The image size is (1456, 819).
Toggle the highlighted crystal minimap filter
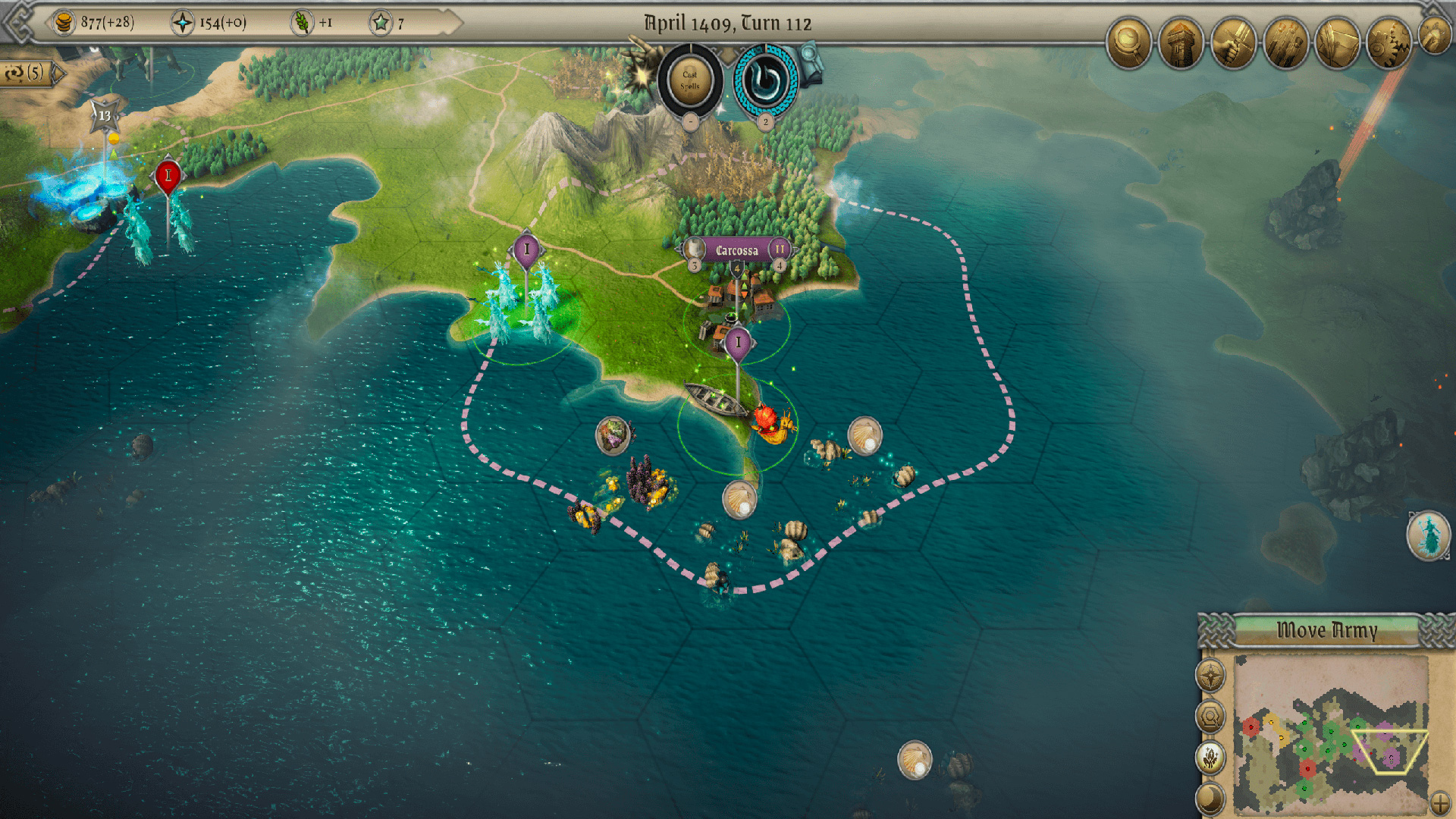pyautogui.click(x=1210, y=757)
